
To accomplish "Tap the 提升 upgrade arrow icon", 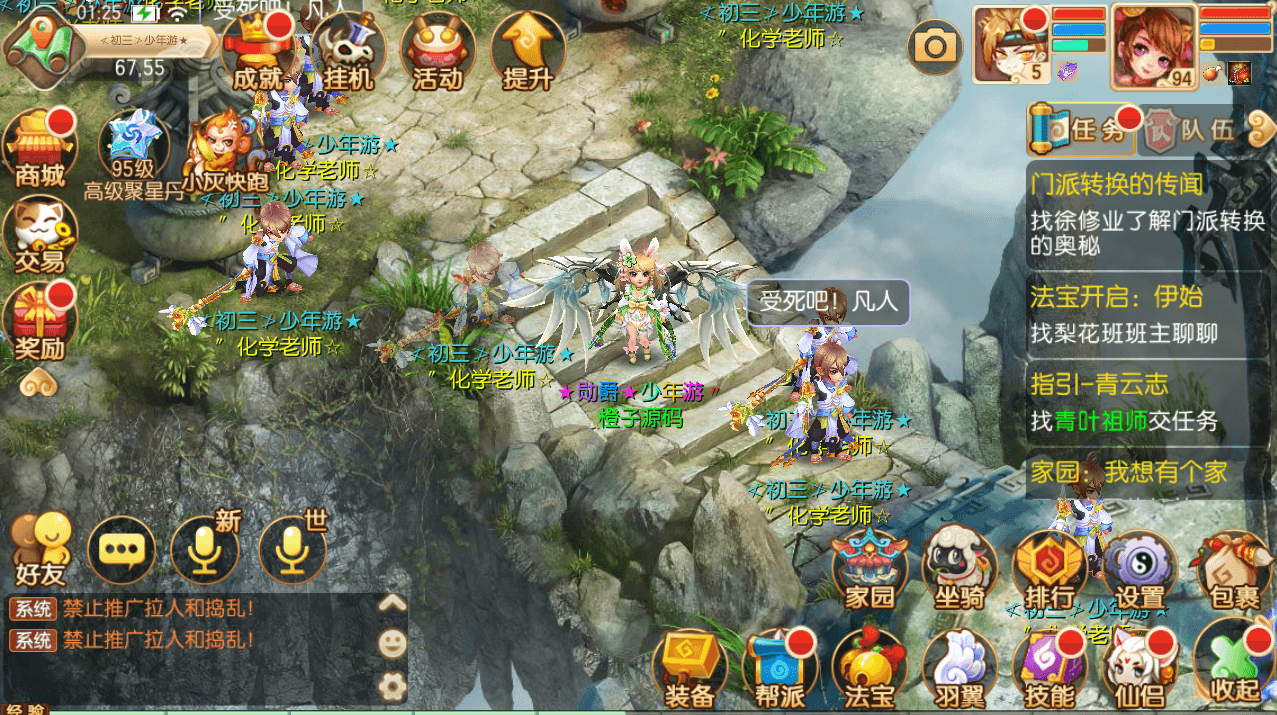I will click(x=527, y=50).
